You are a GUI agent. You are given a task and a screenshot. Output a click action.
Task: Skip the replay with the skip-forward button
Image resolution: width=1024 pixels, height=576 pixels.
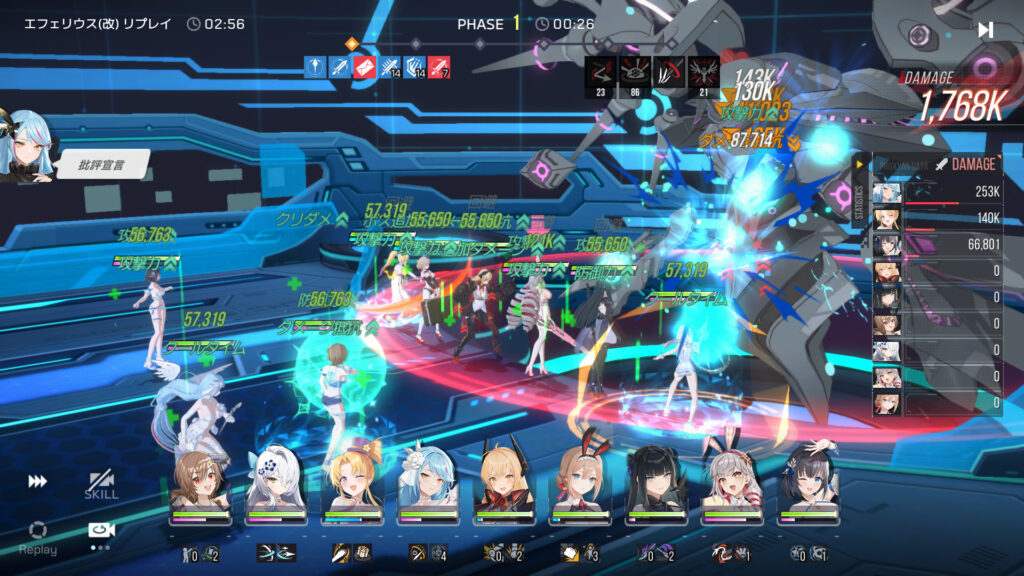(x=985, y=30)
